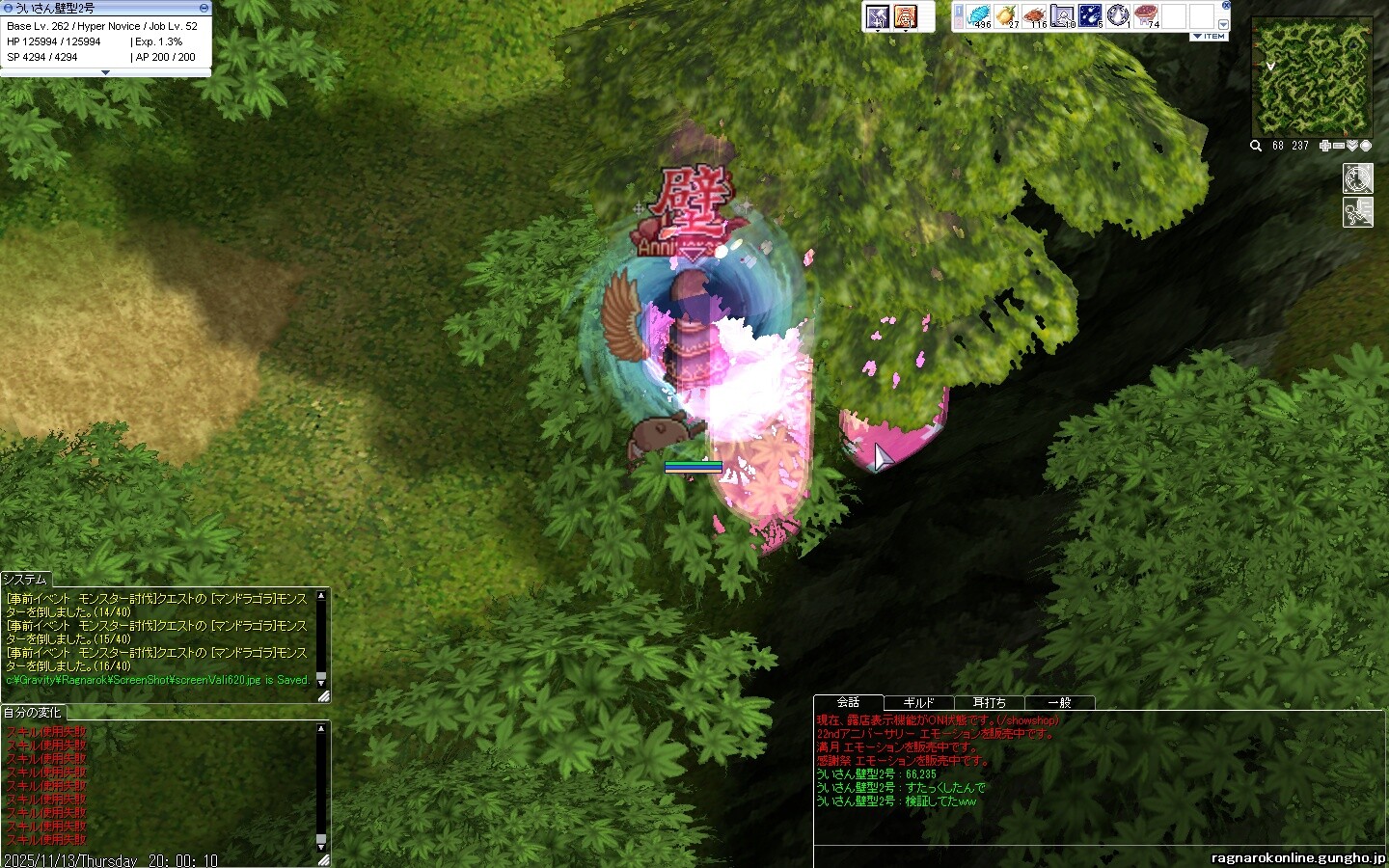Select the システム log tab
Screen dimensions: 1389x868
(25, 579)
